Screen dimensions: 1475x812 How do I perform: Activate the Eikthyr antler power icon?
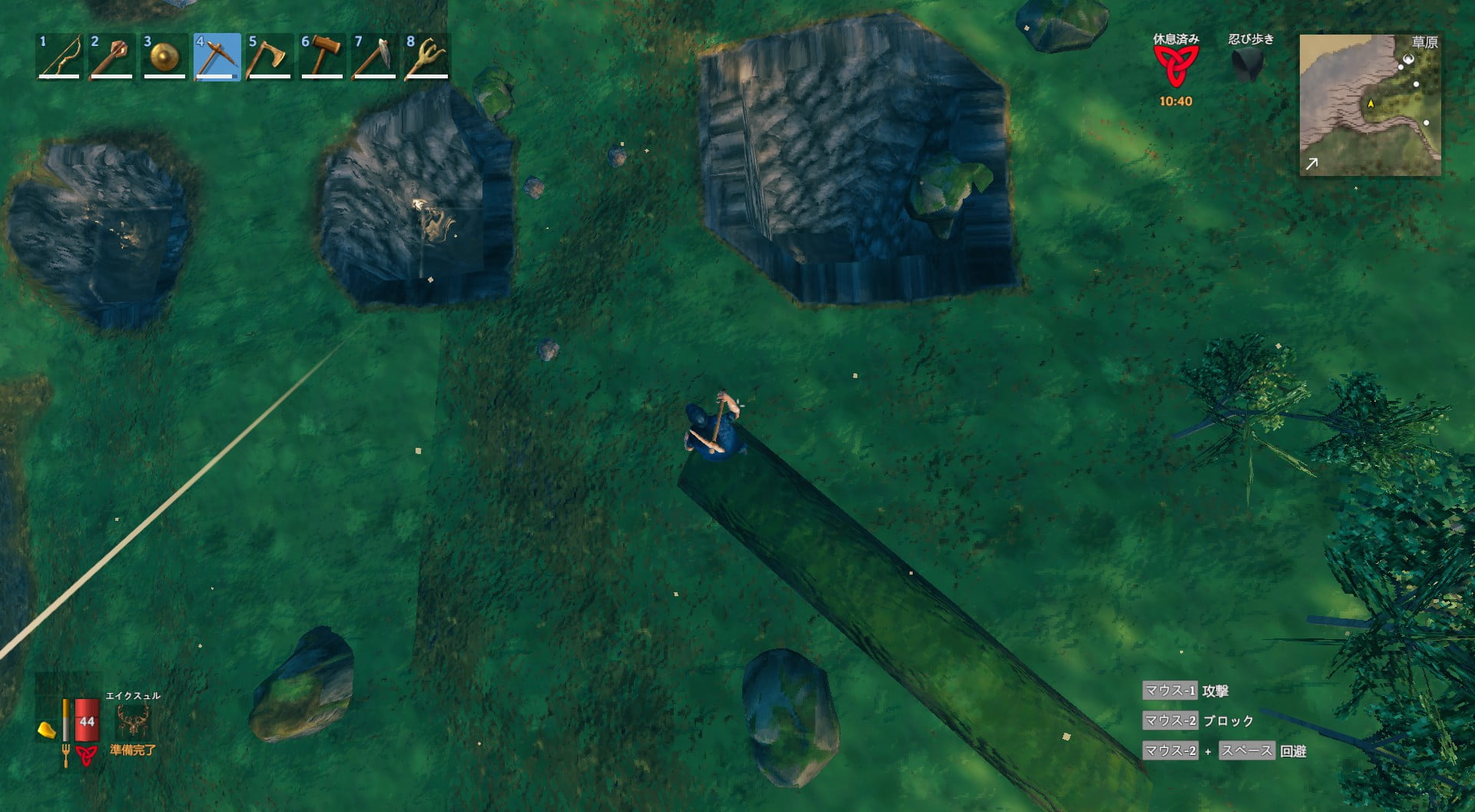(133, 721)
